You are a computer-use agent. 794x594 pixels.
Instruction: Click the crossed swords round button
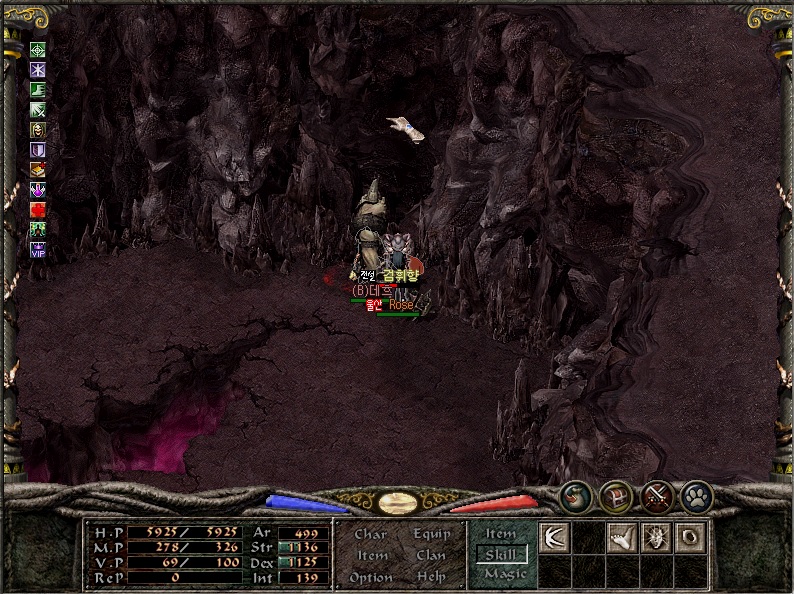click(x=655, y=496)
